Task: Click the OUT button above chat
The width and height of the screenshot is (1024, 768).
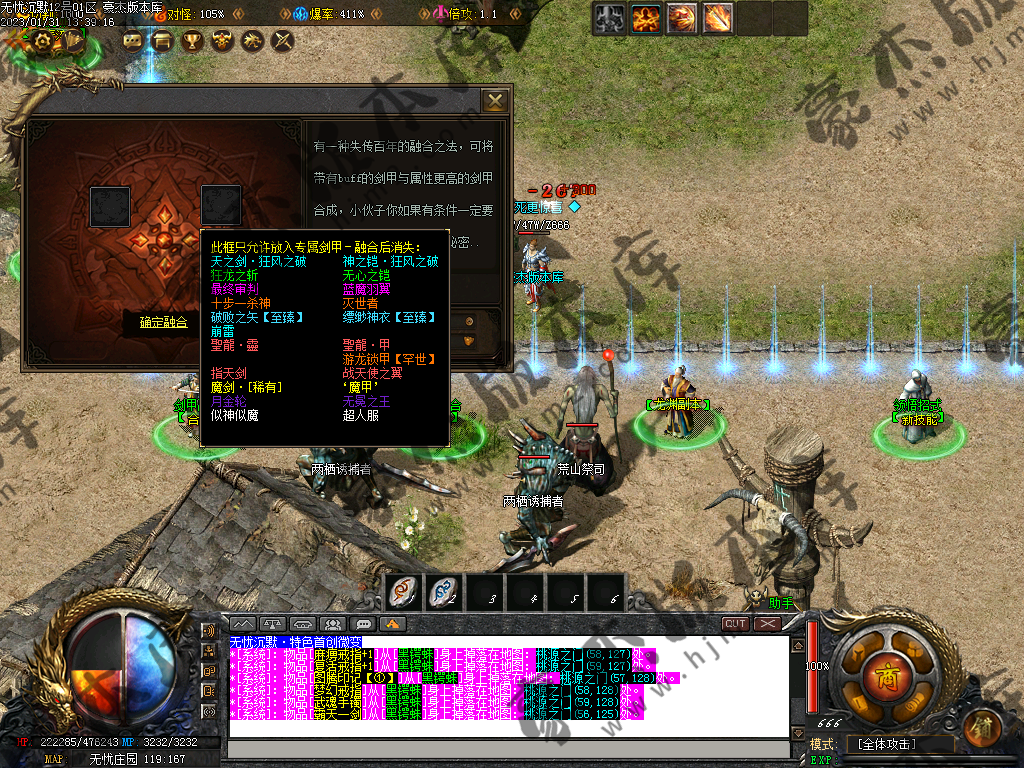Action: click(736, 623)
